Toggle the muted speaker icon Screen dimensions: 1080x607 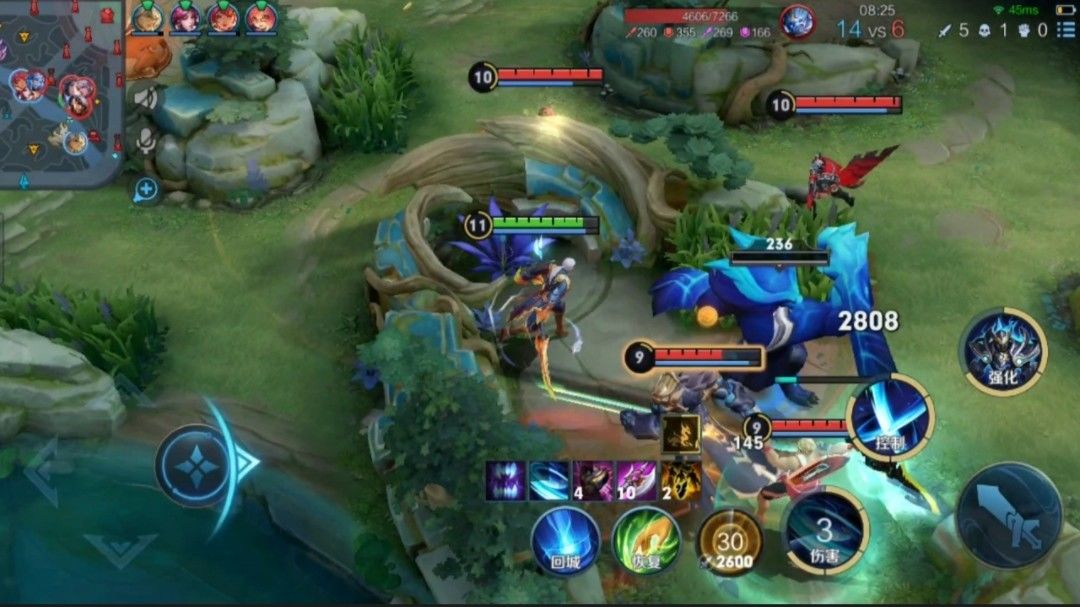coord(146,98)
